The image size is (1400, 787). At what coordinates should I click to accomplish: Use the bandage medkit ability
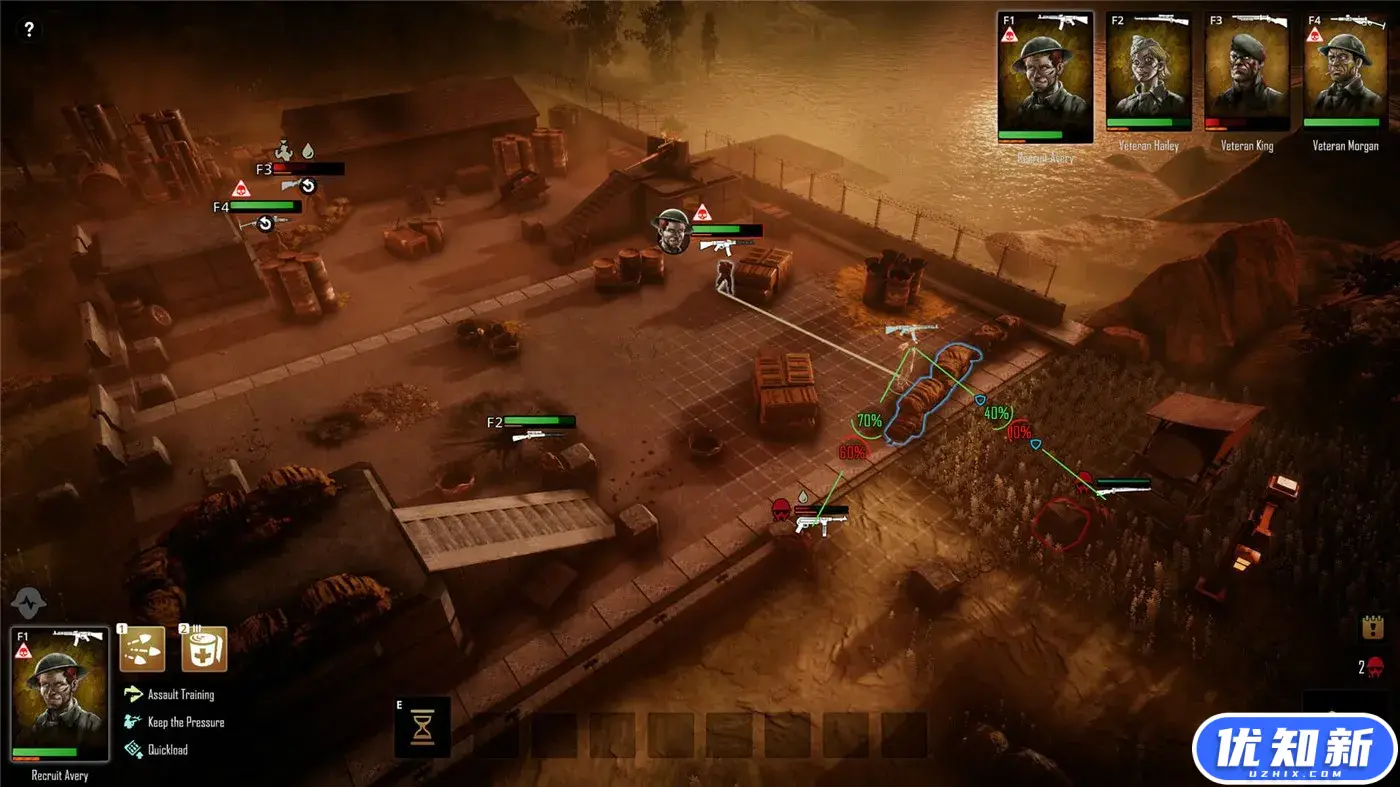click(x=204, y=649)
